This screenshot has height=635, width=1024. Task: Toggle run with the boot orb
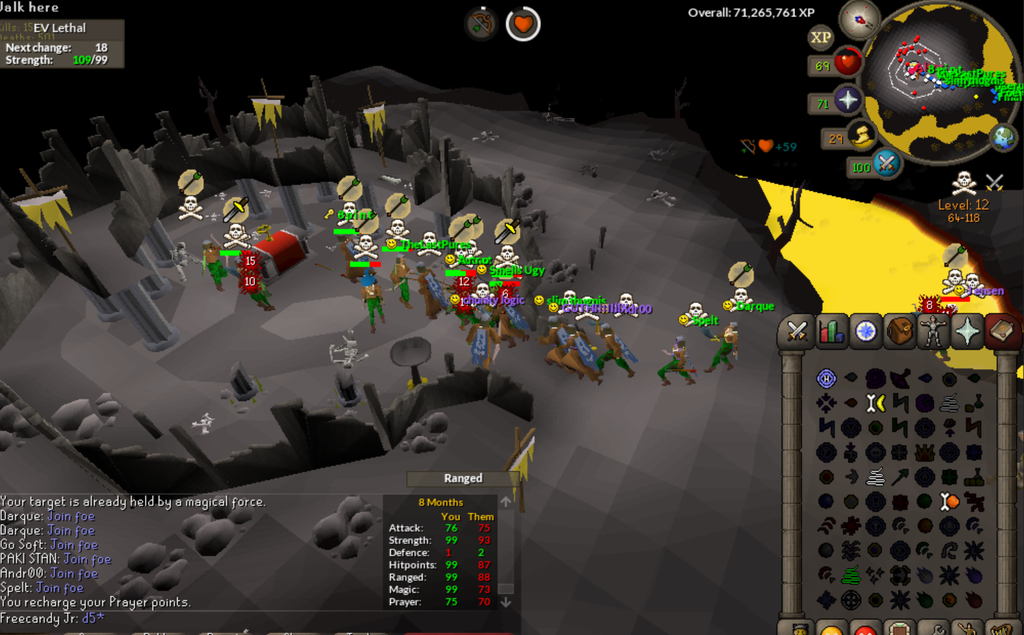[x=860, y=136]
